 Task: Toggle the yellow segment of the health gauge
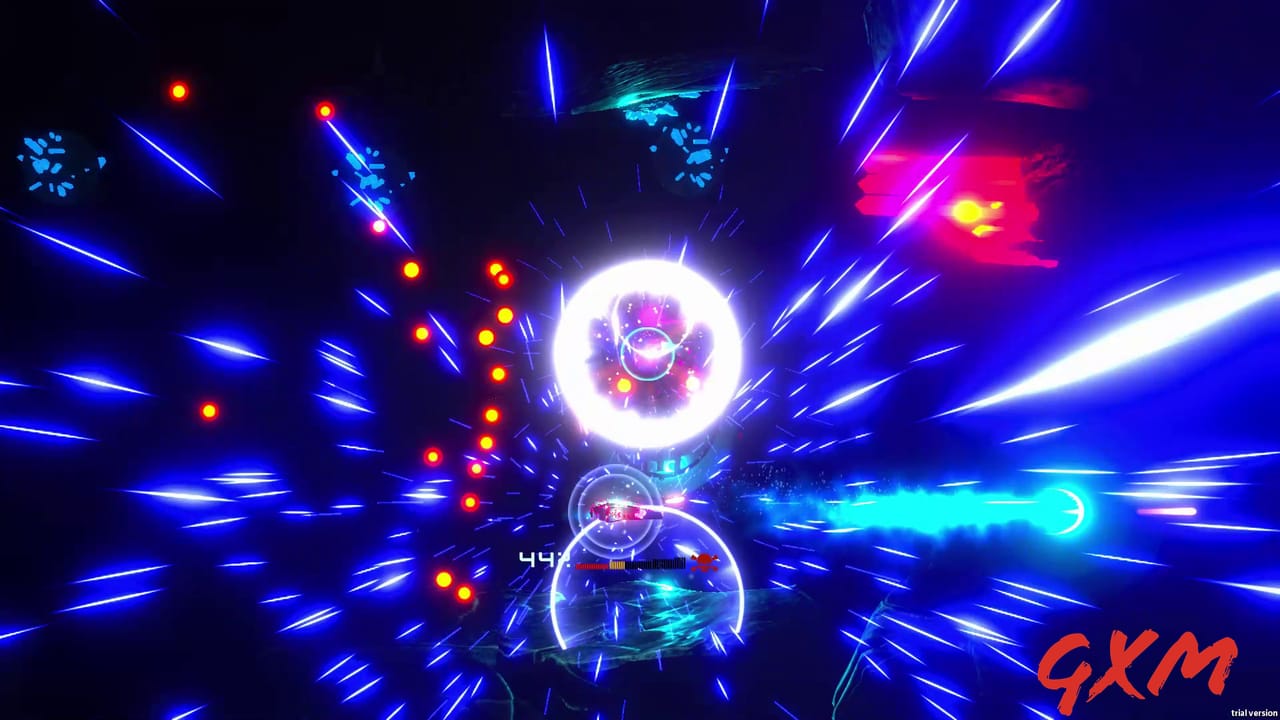coord(618,566)
